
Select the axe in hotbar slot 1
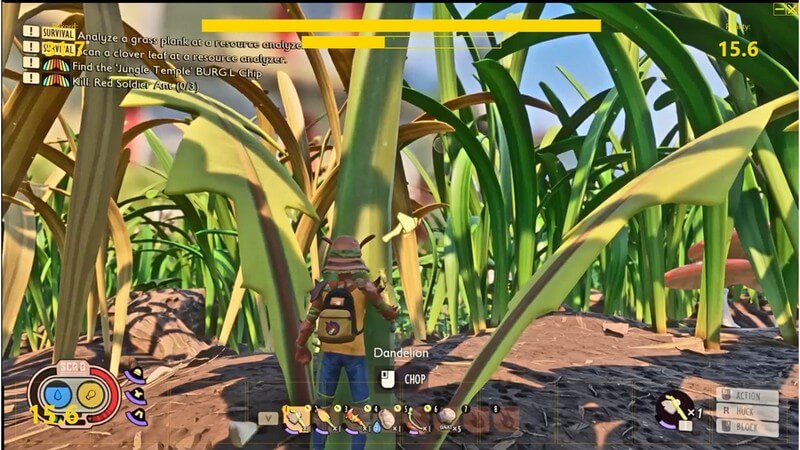point(297,417)
